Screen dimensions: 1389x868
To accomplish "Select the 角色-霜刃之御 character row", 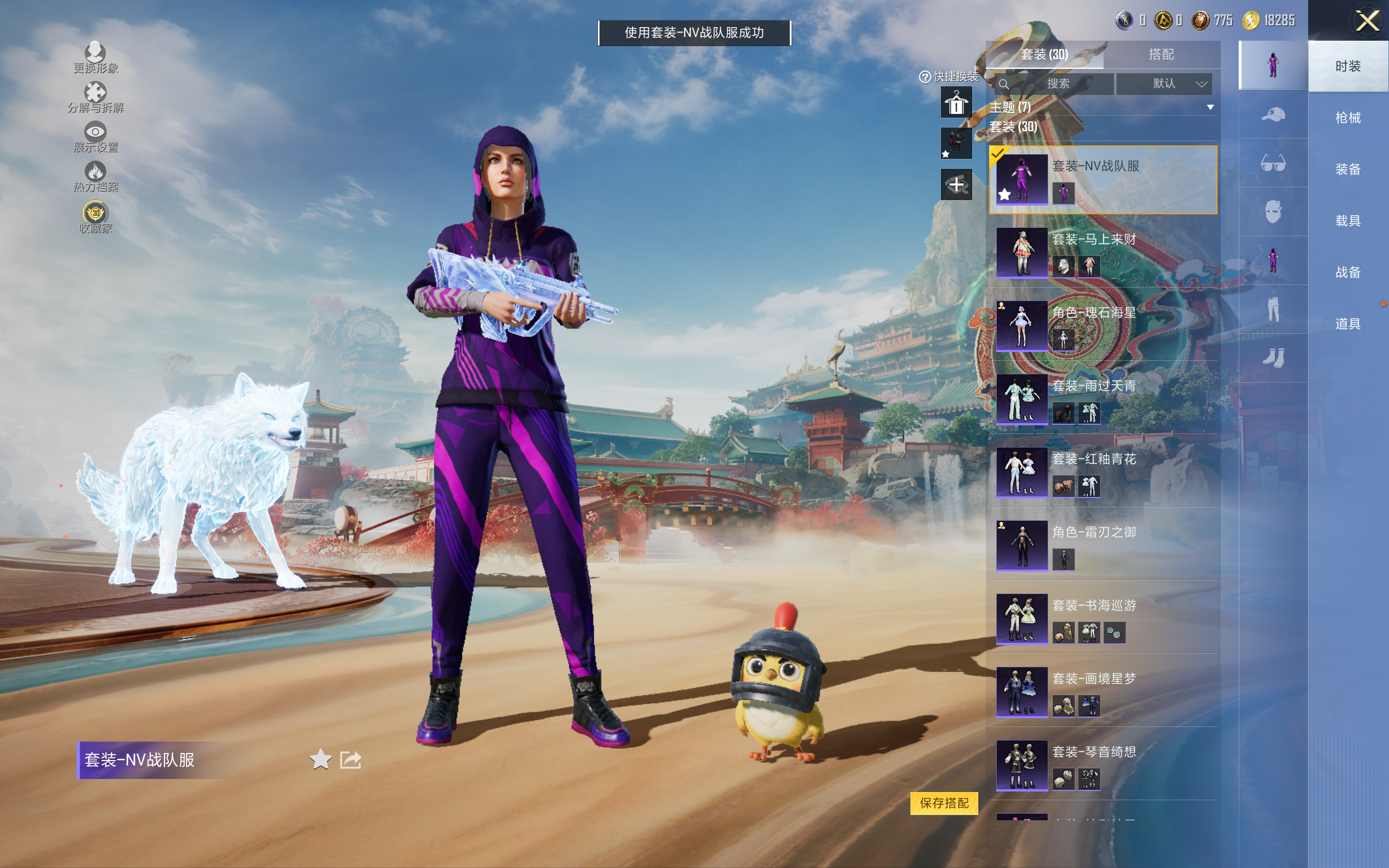I will click(1102, 545).
